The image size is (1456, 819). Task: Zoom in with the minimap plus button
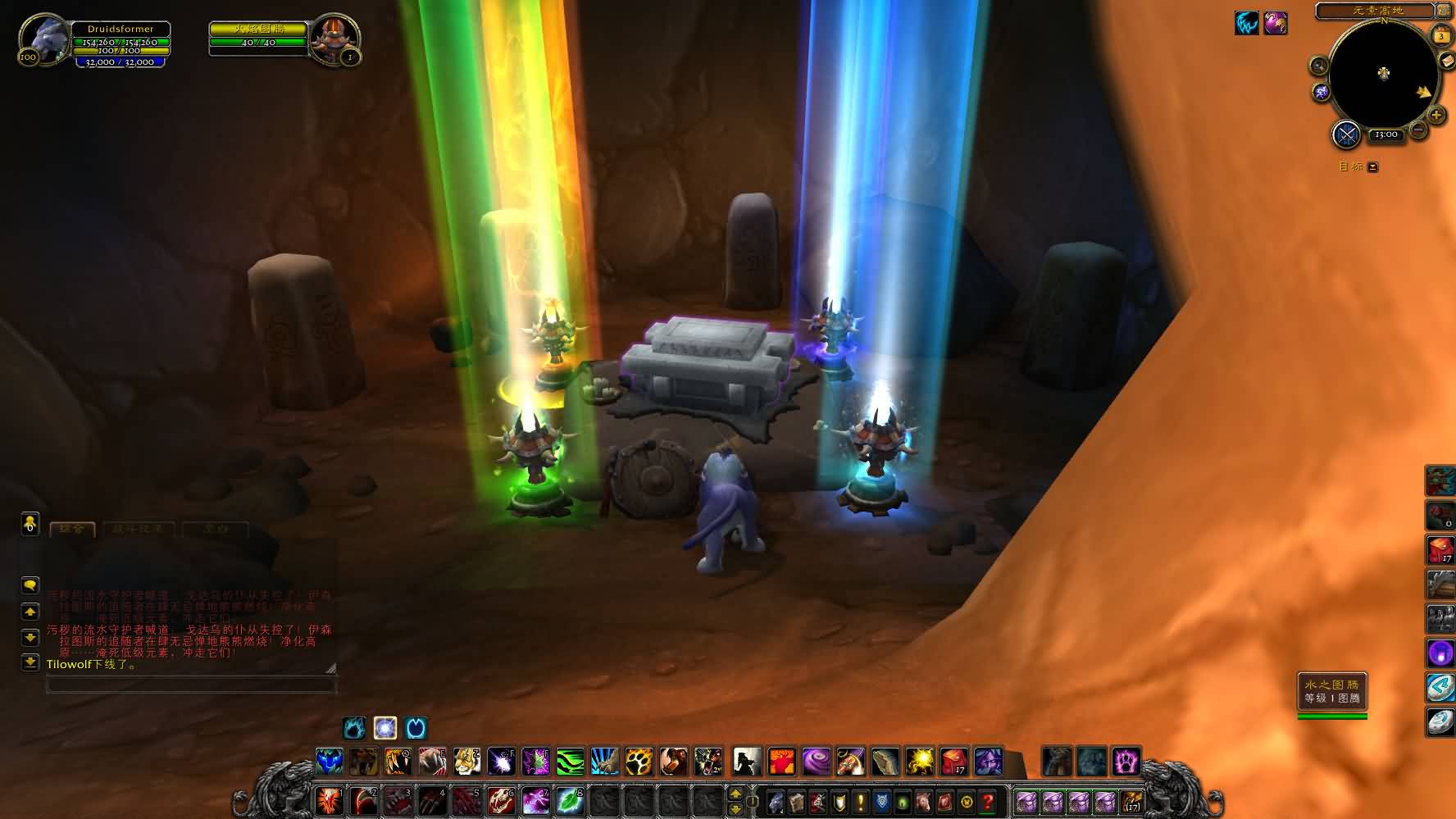(x=1436, y=116)
